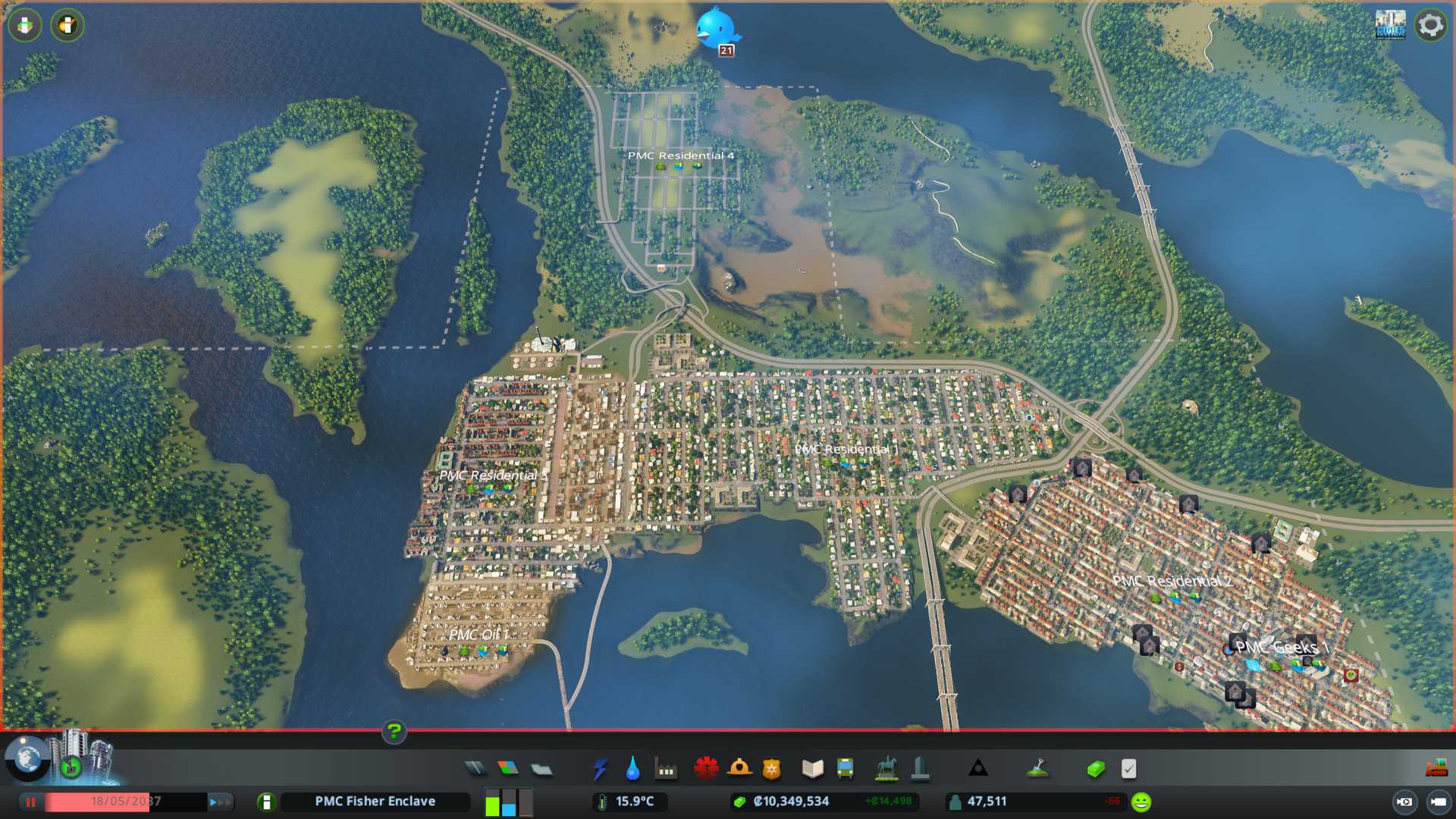Image resolution: width=1456 pixels, height=819 pixels.
Task: Open the Education book menu
Action: pyautogui.click(x=812, y=769)
